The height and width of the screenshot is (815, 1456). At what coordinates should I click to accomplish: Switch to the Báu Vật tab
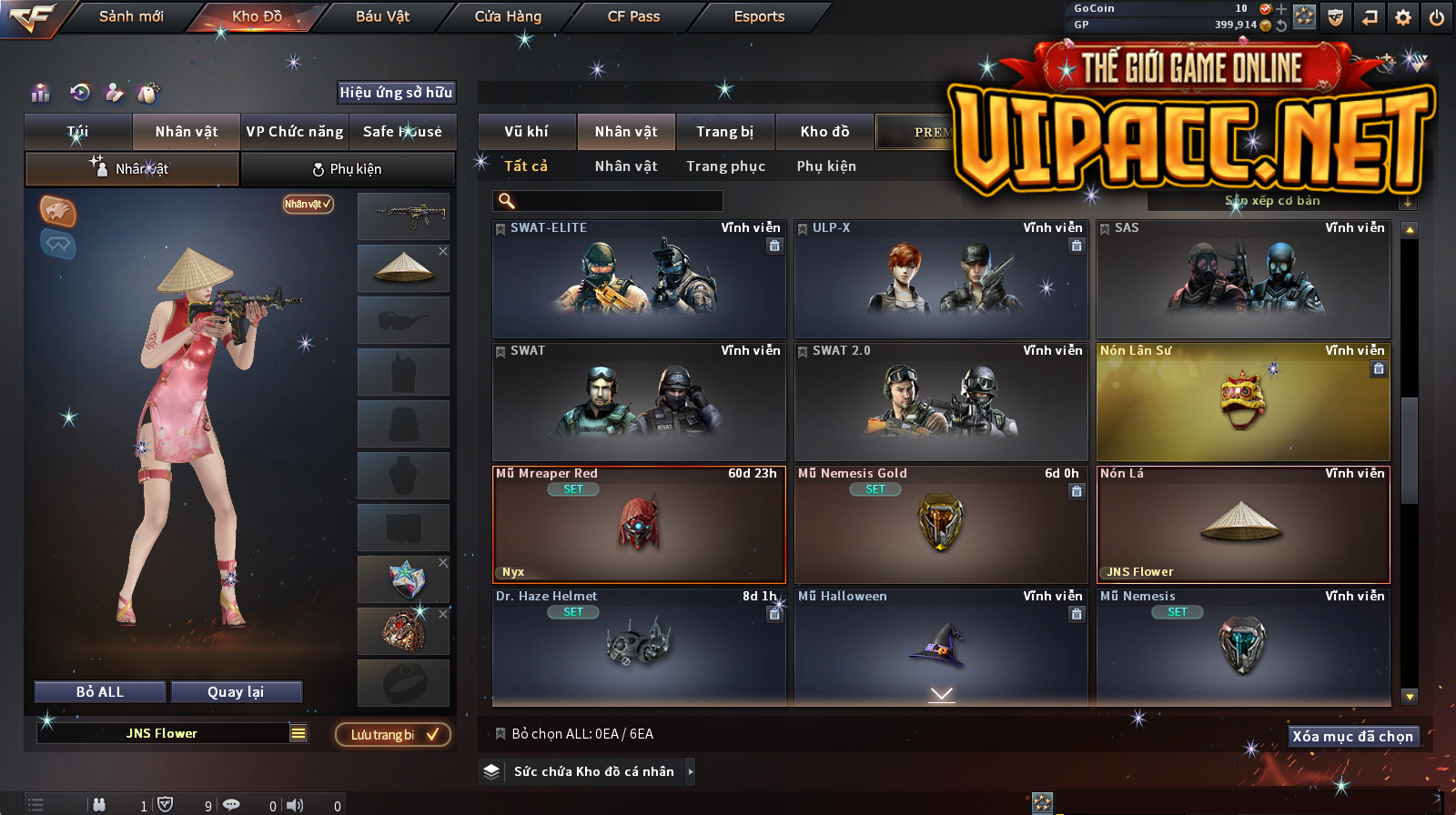tap(382, 16)
